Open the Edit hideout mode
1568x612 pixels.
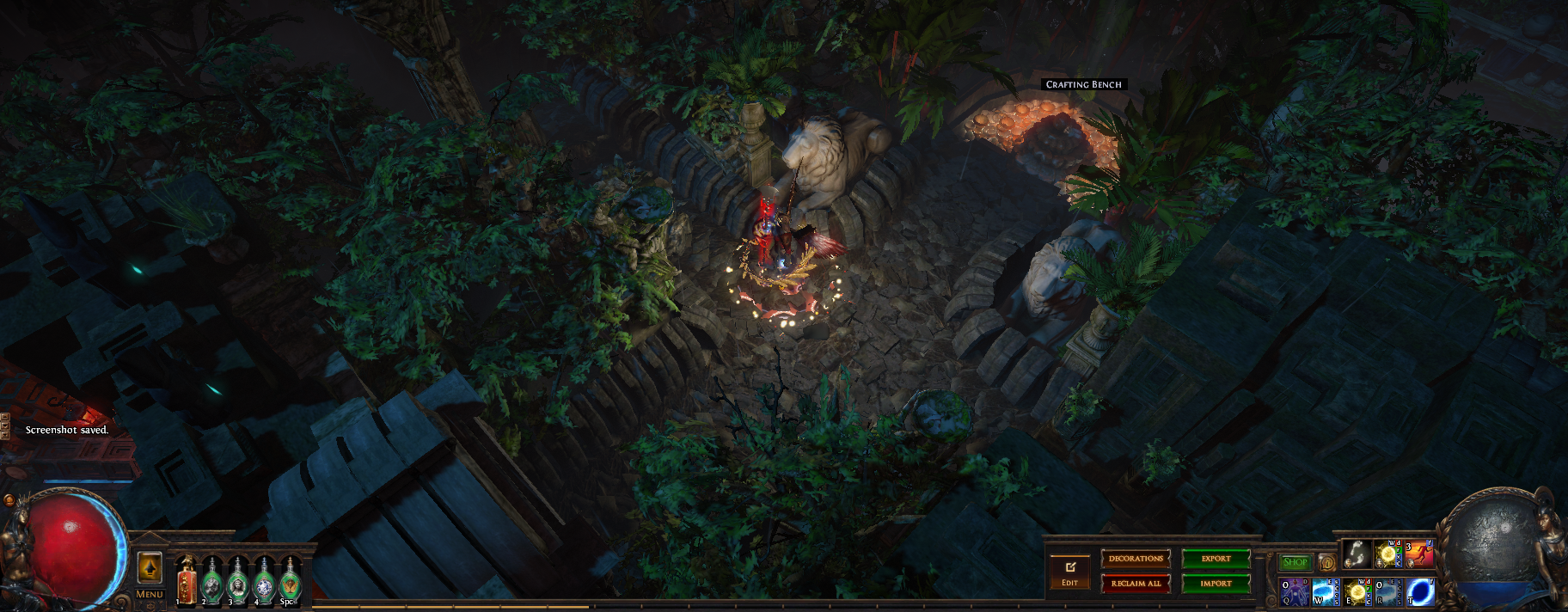[x=1069, y=572]
